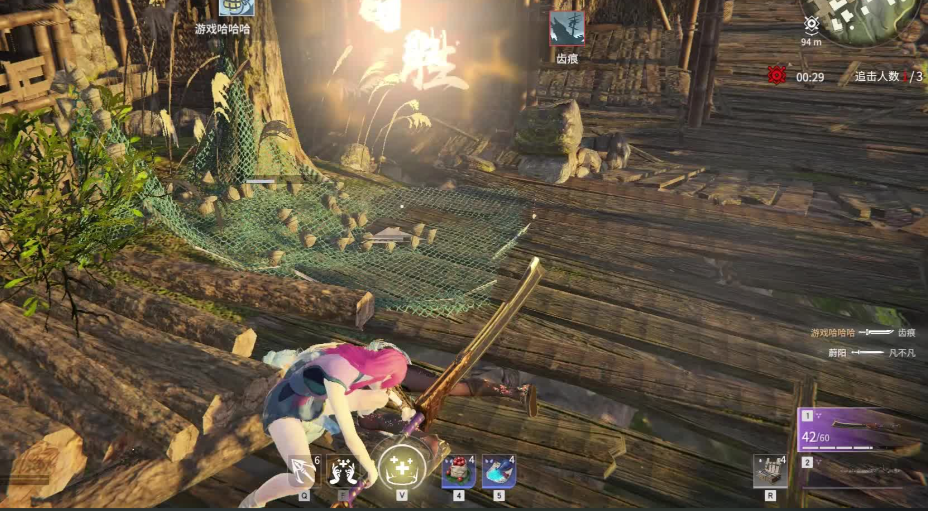
Task: Click the 游戏哈哈哈 player avatar
Action: [237, 8]
